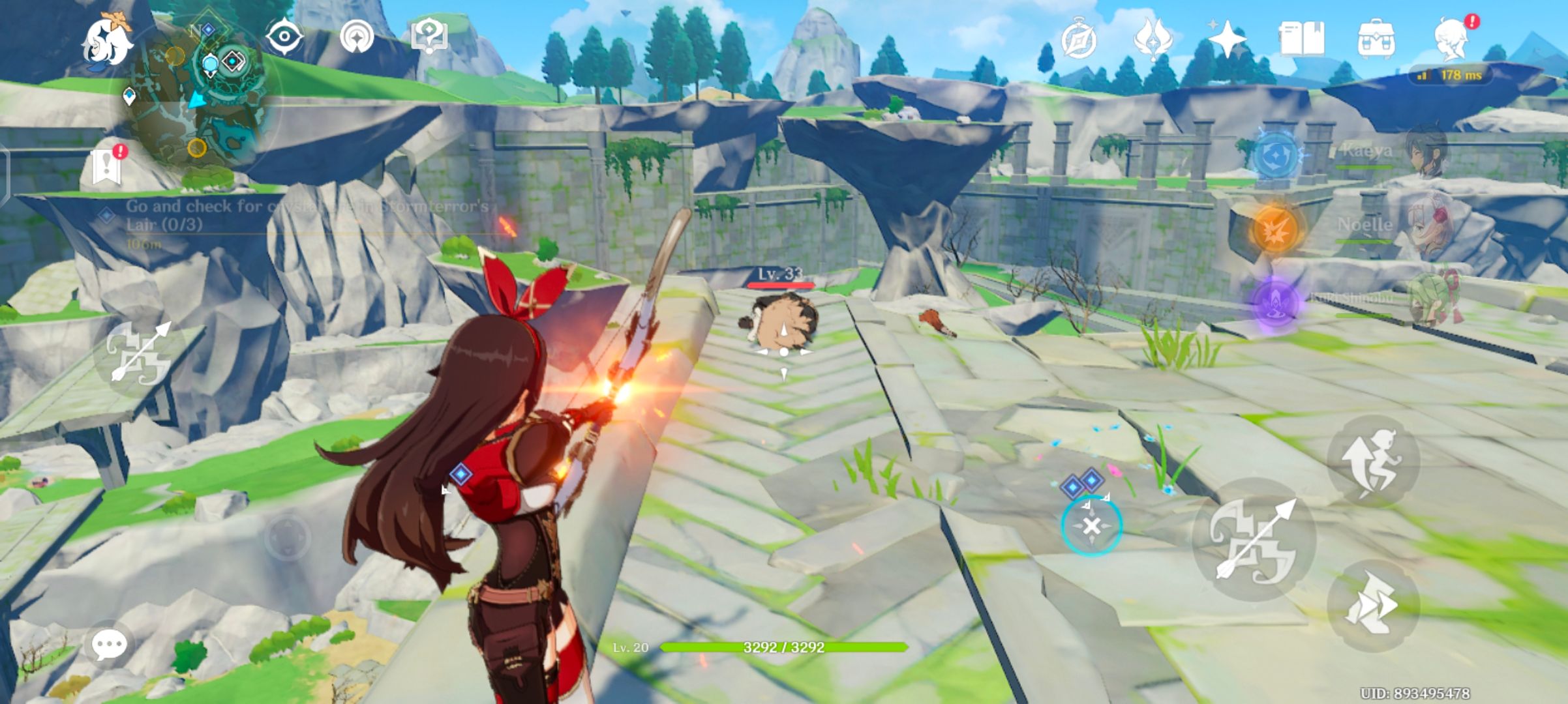Open the Adventurer Handbook compass icon

[1078, 39]
